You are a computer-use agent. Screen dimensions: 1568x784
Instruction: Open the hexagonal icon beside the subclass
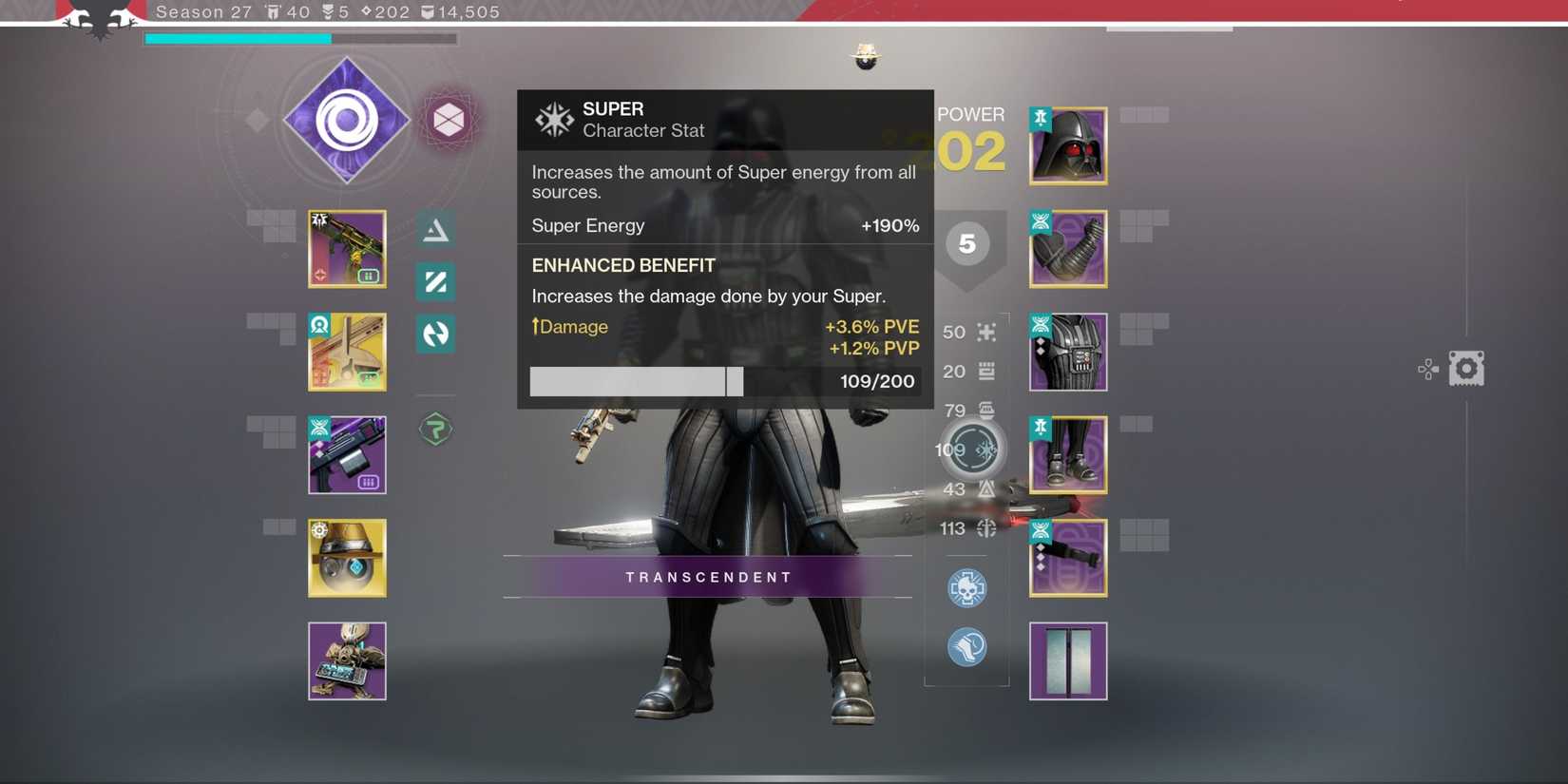[449, 119]
